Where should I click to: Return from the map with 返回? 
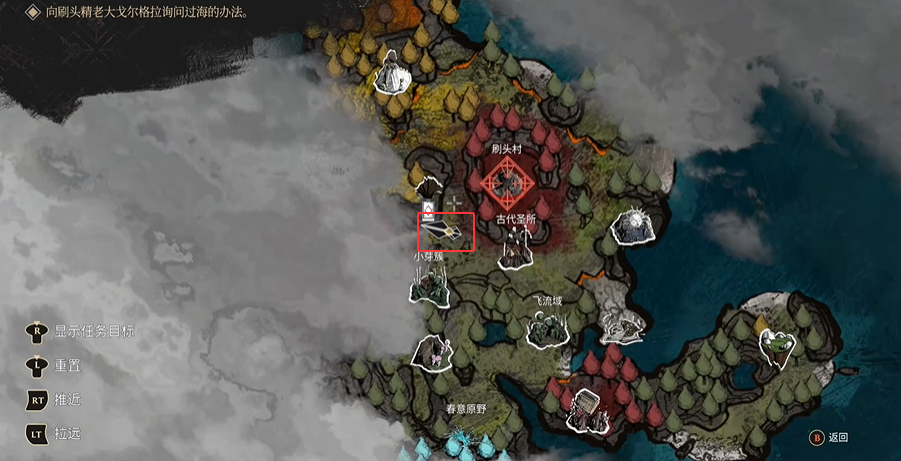click(x=829, y=437)
